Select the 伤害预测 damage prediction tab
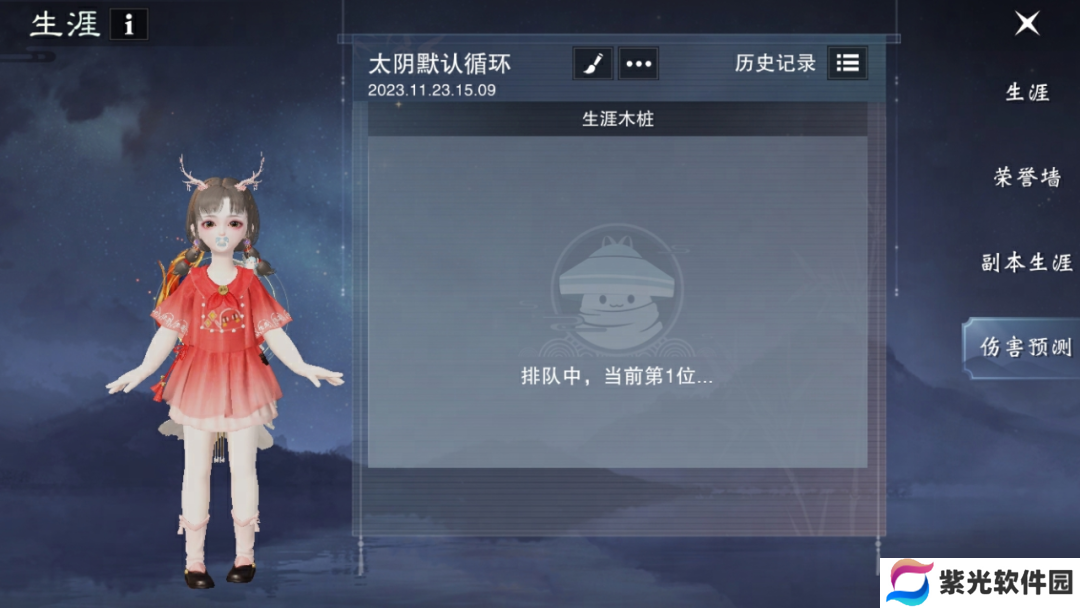 pos(1025,347)
